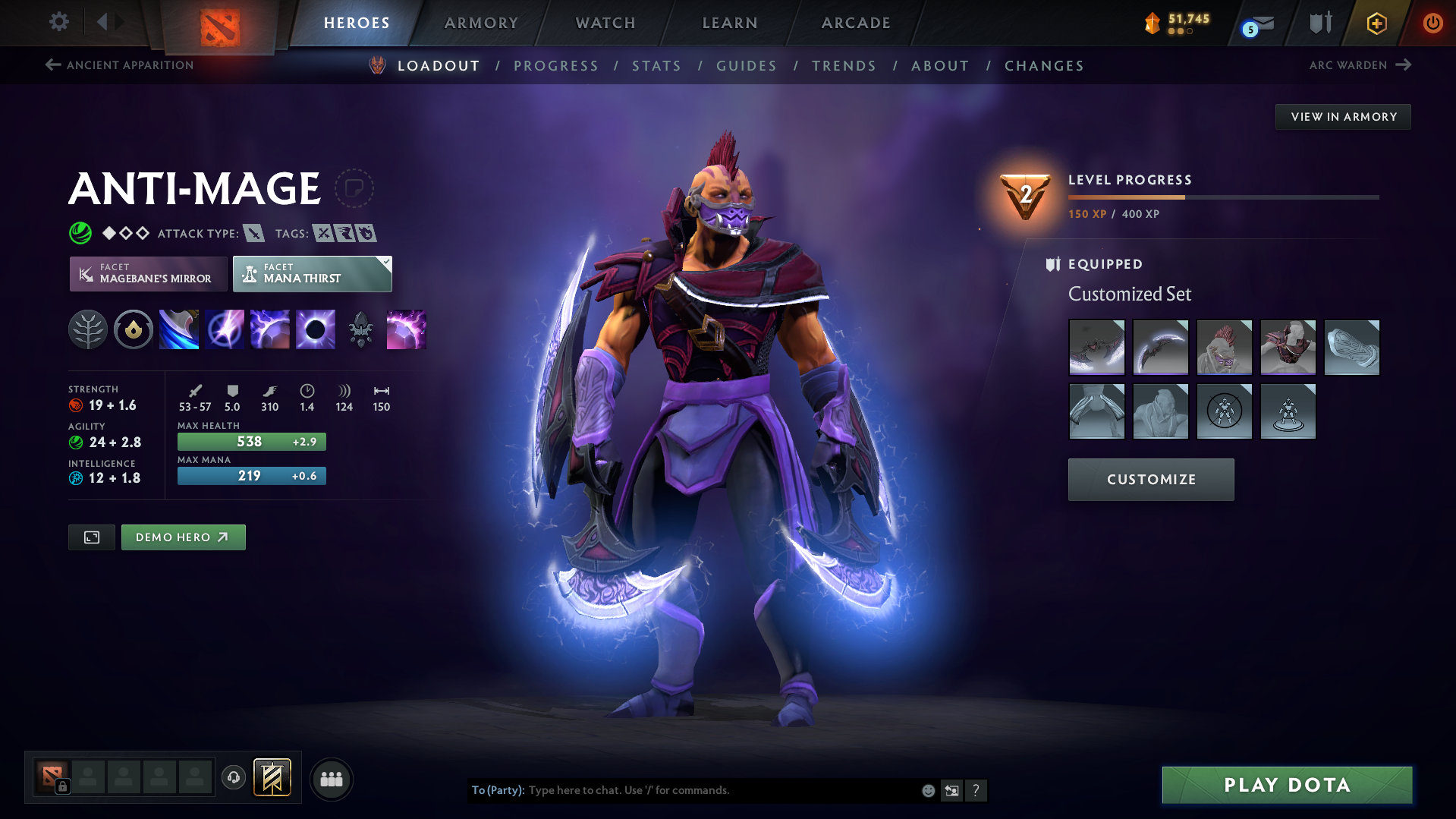Open the Customize loadout button

click(x=1150, y=480)
